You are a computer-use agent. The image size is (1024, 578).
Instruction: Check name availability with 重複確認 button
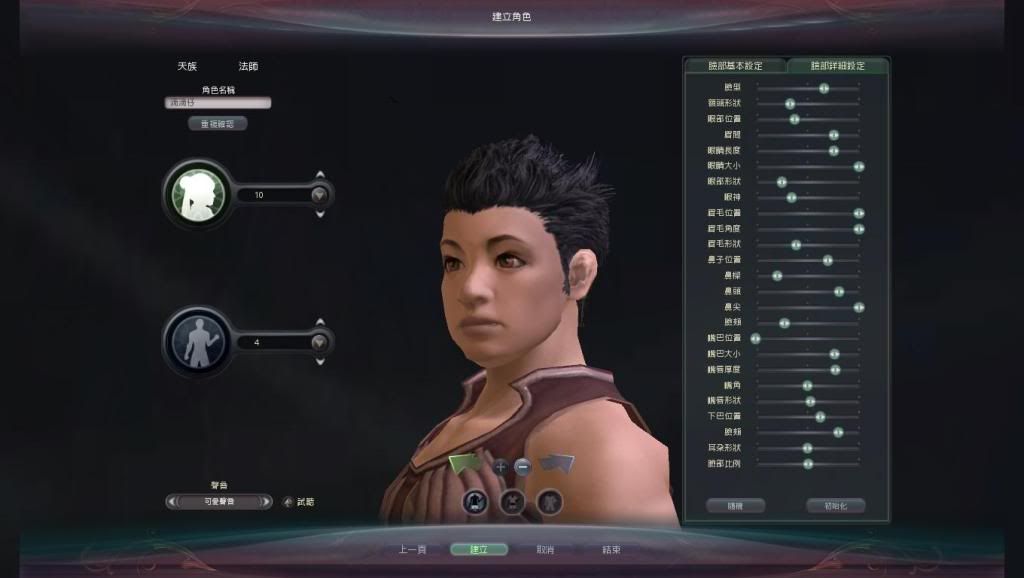[217, 124]
